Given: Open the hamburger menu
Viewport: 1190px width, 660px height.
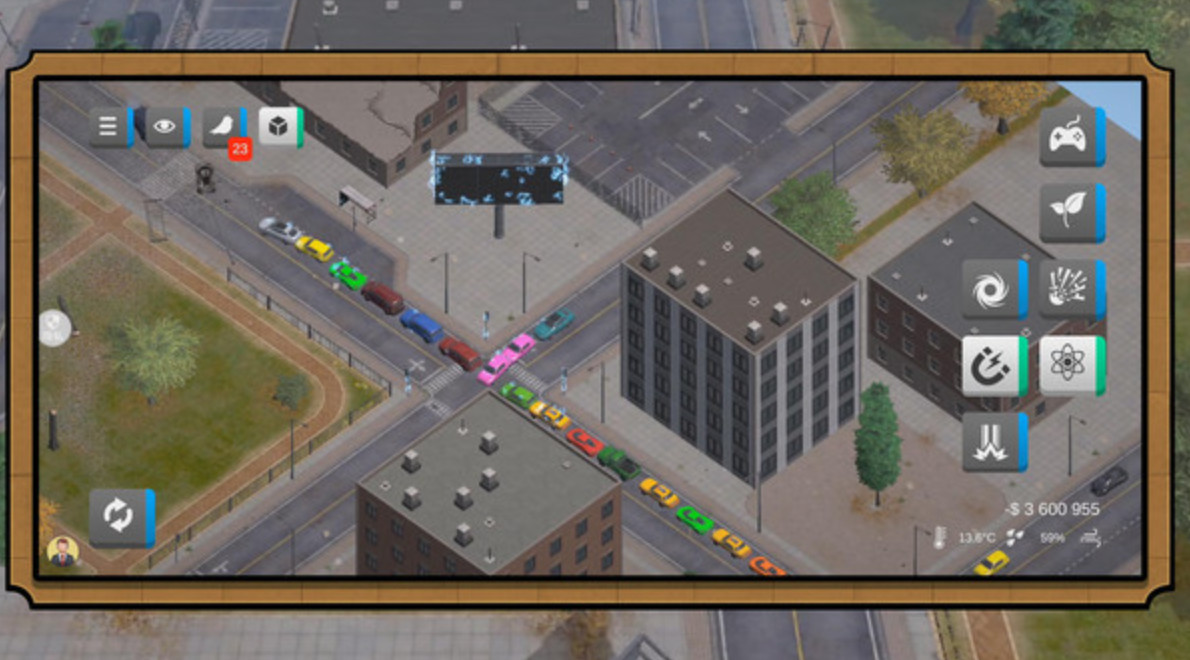Looking at the screenshot, I should [109, 128].
